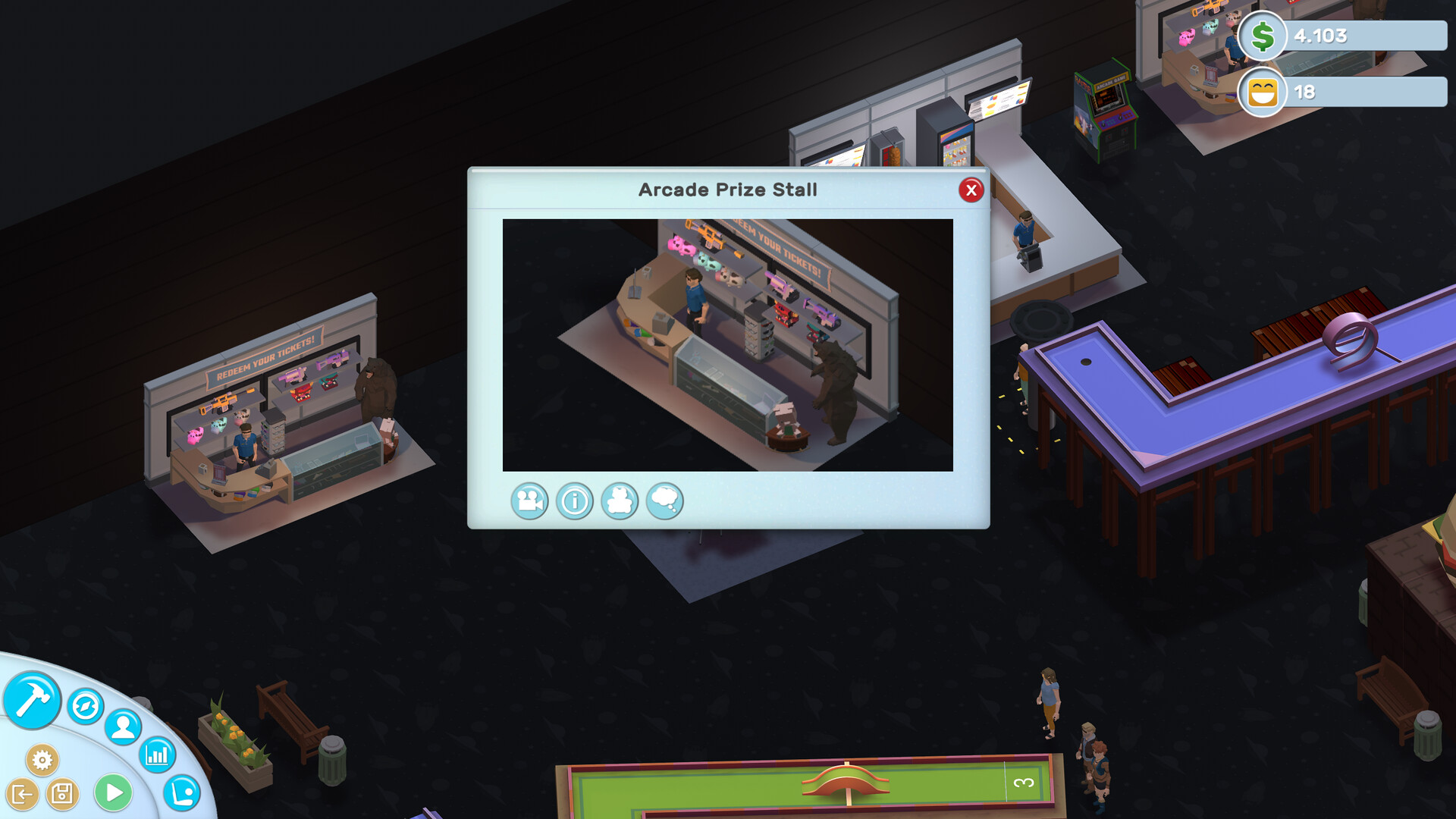
Task: Close the Arcade Prize Stall dialog
Action: [971, 190]
